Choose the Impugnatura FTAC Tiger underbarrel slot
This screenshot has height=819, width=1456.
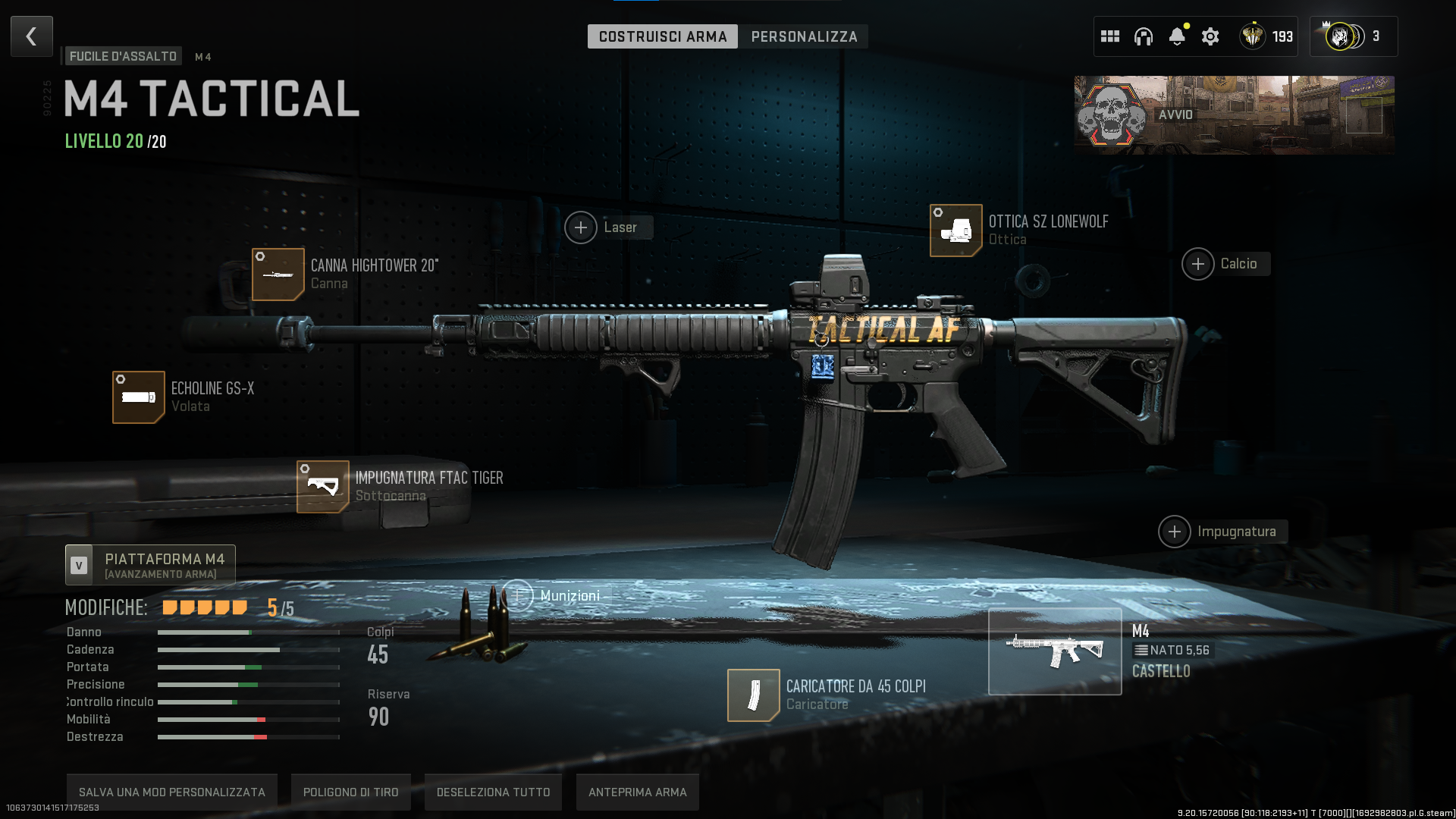323,487
